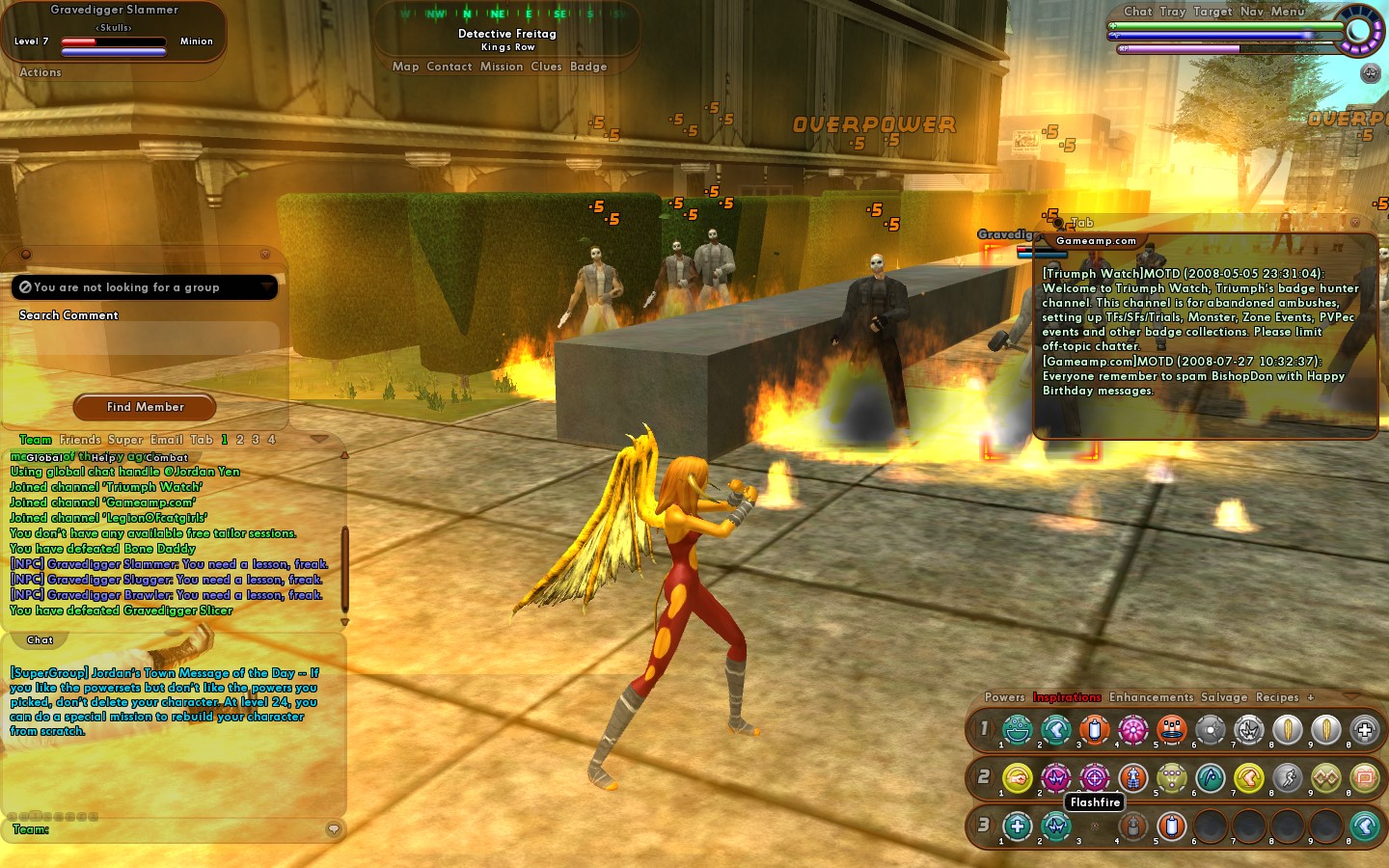The height and width of the screenshot is (868, 1389).
Task: Switch to the Friends tab
Action: (x=80, y=440)
